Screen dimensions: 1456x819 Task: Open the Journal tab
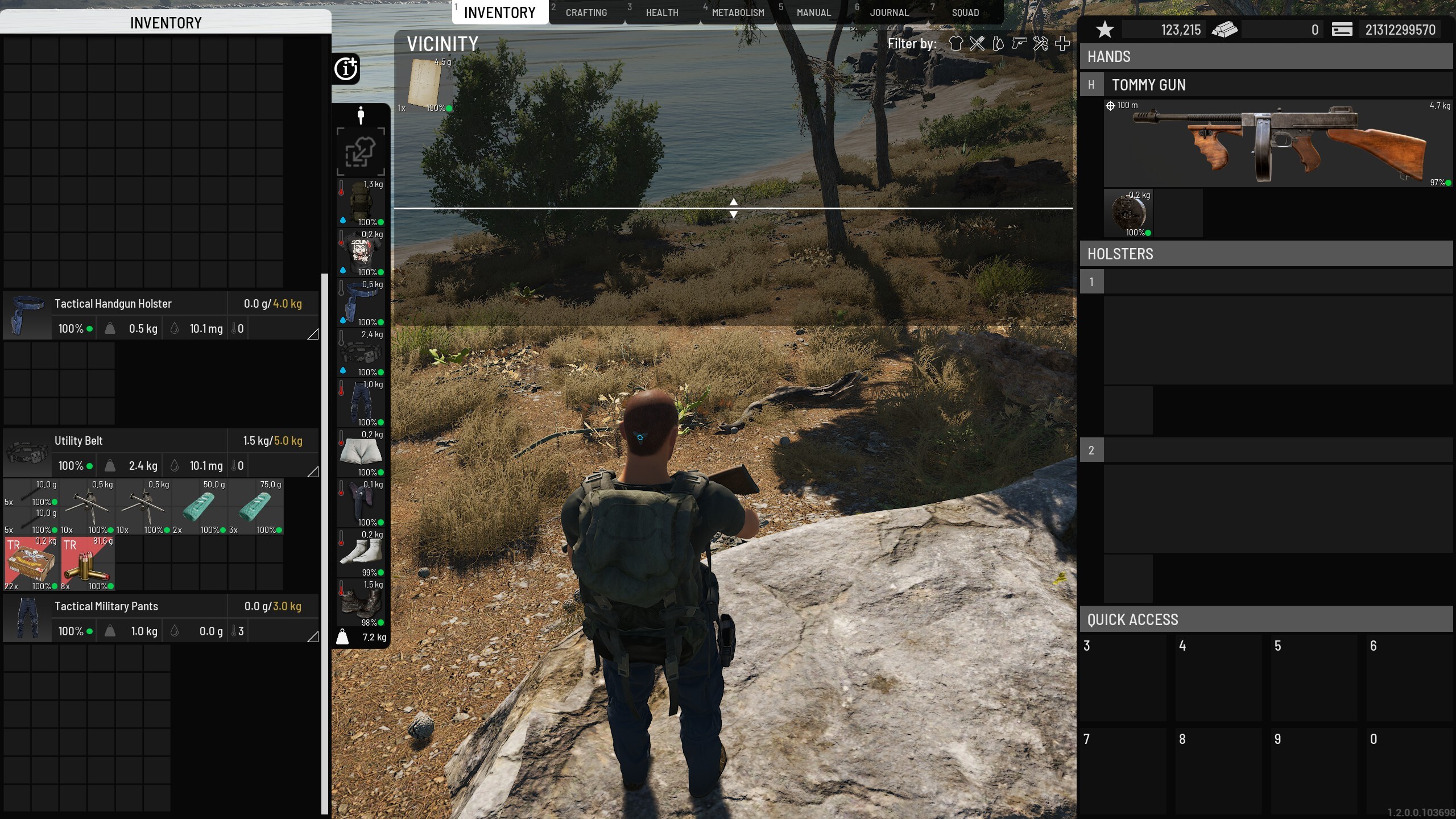point(888,13)
